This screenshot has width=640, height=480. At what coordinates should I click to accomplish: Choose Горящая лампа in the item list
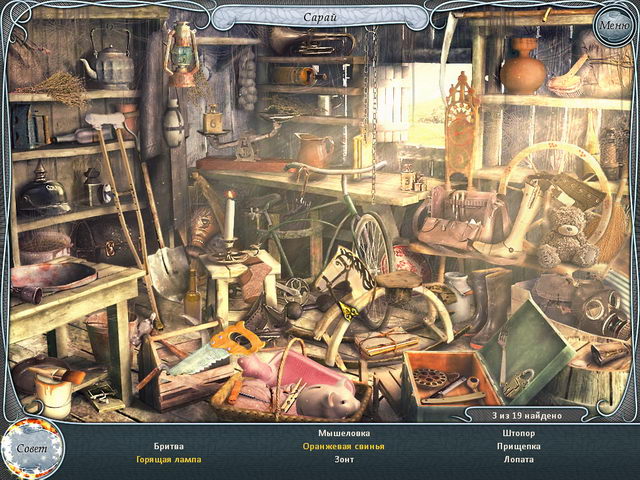[168, 460]
